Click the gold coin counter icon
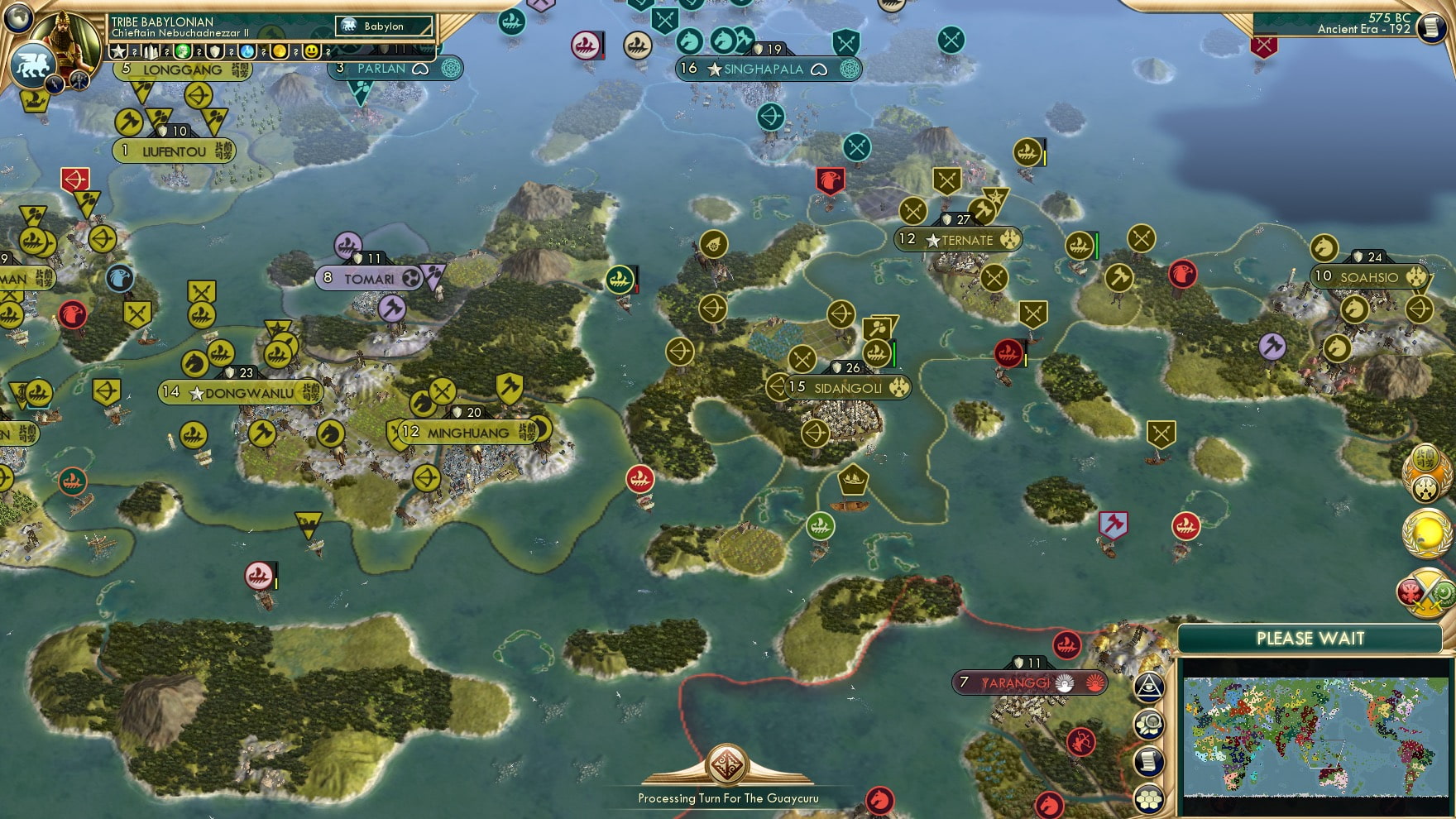Image resolution: width=1456 pixels, height=819 pixels. click(x=279, y=51)
